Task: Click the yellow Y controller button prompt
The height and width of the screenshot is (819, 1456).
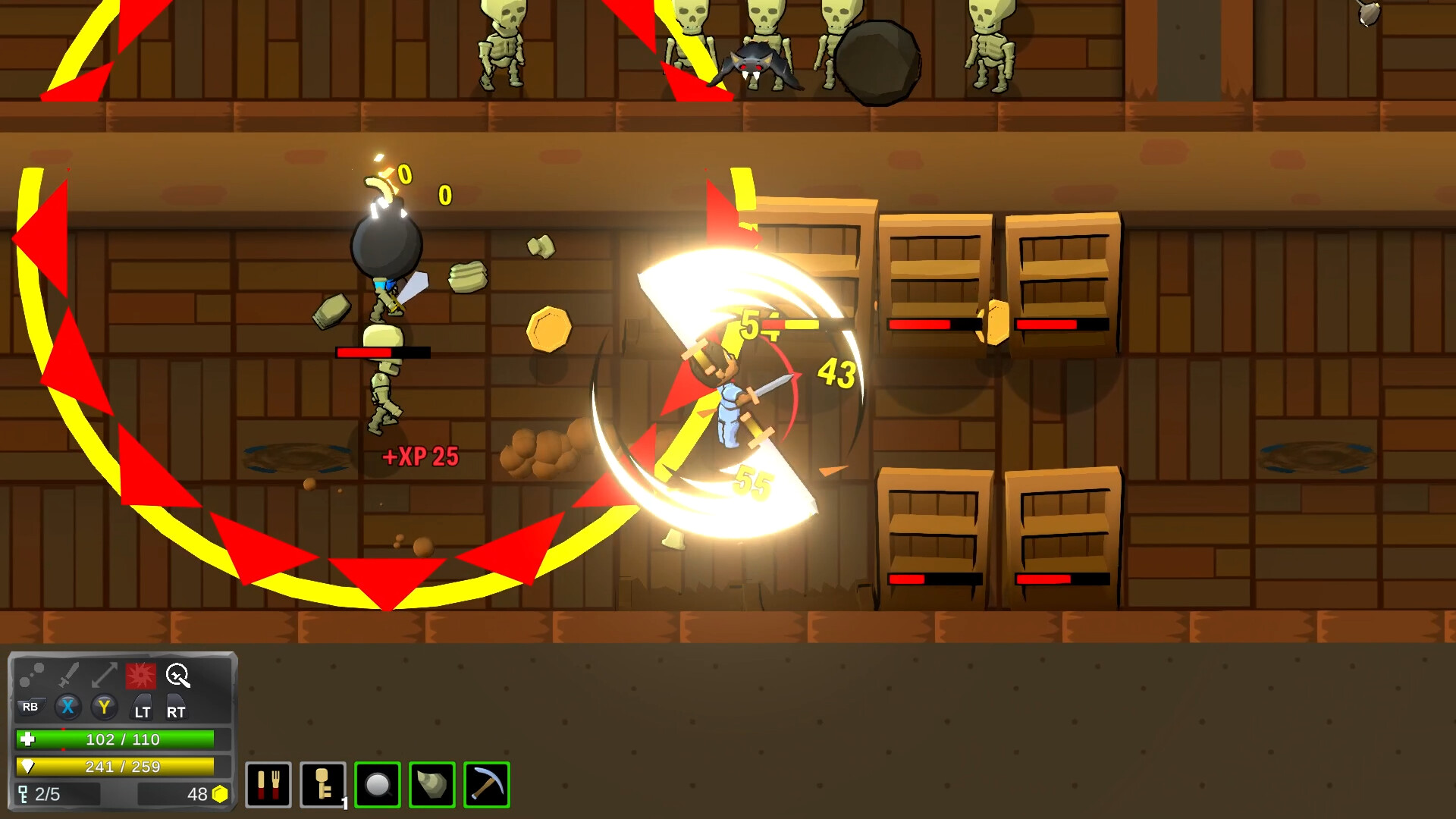Action: [x=104, y=708]
